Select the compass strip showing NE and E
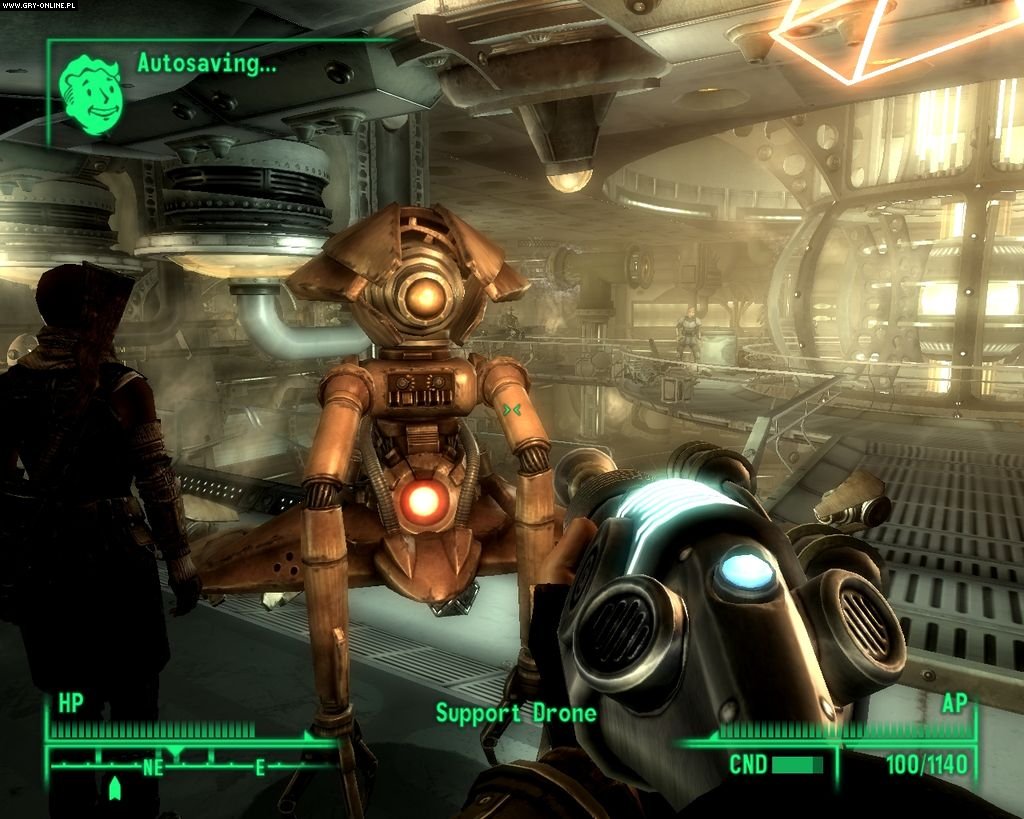 pyautogui.click(x=190, y=766)
